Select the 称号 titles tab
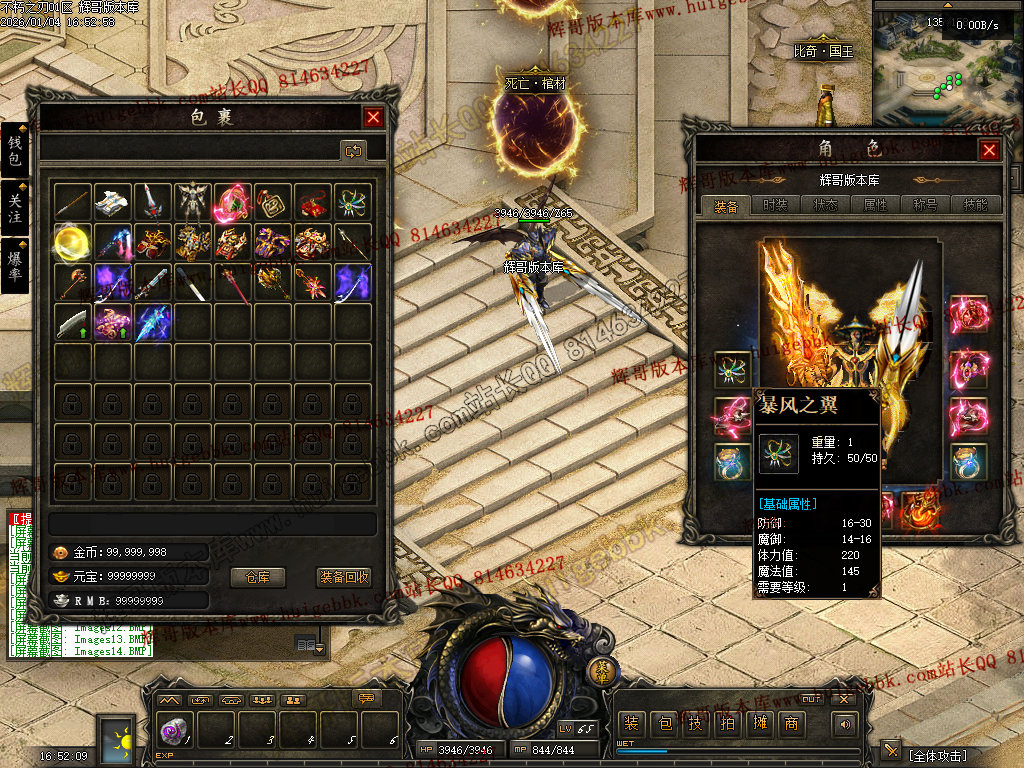 pos(926,205)
